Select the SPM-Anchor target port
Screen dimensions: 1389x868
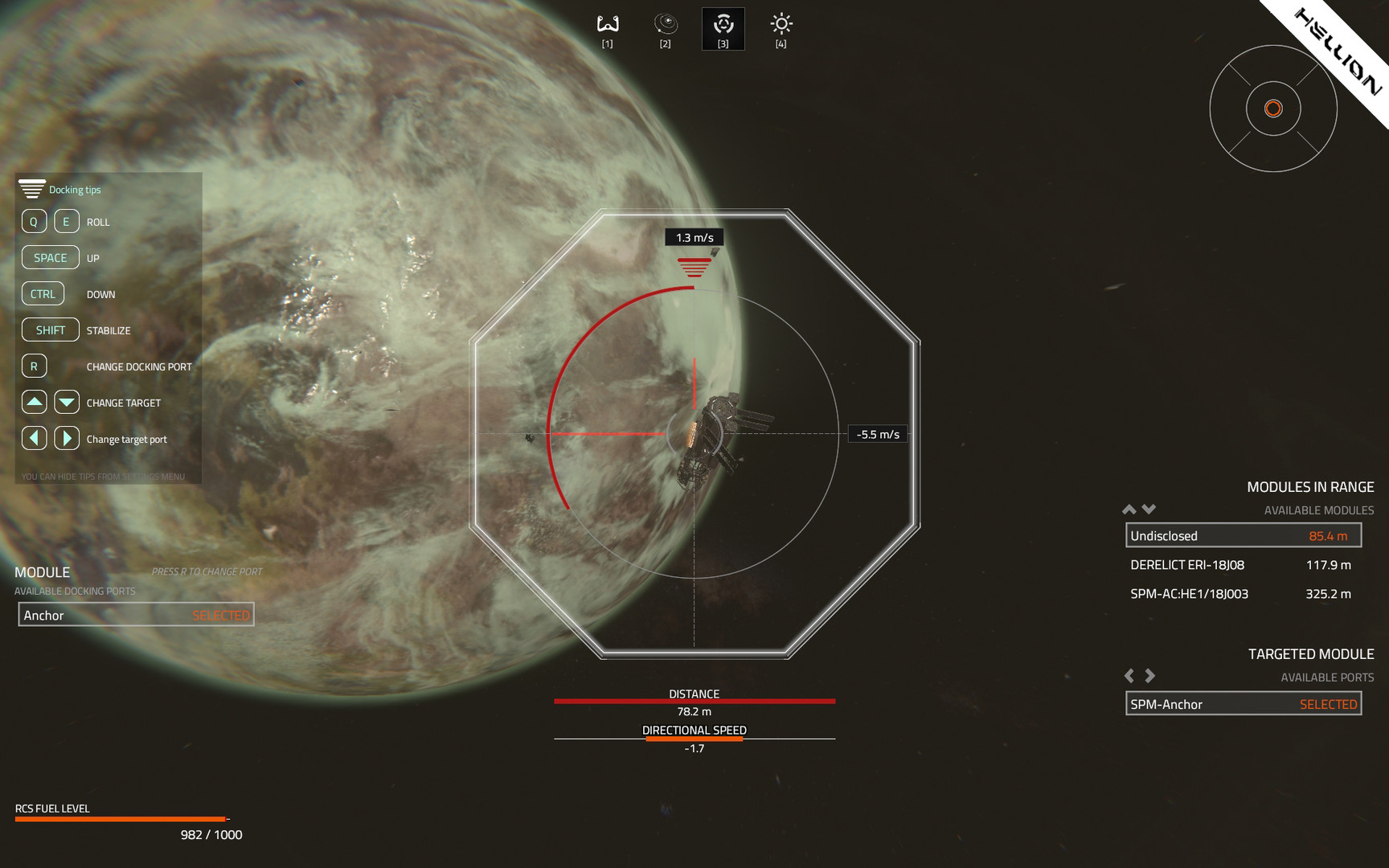coord(1243,704)
